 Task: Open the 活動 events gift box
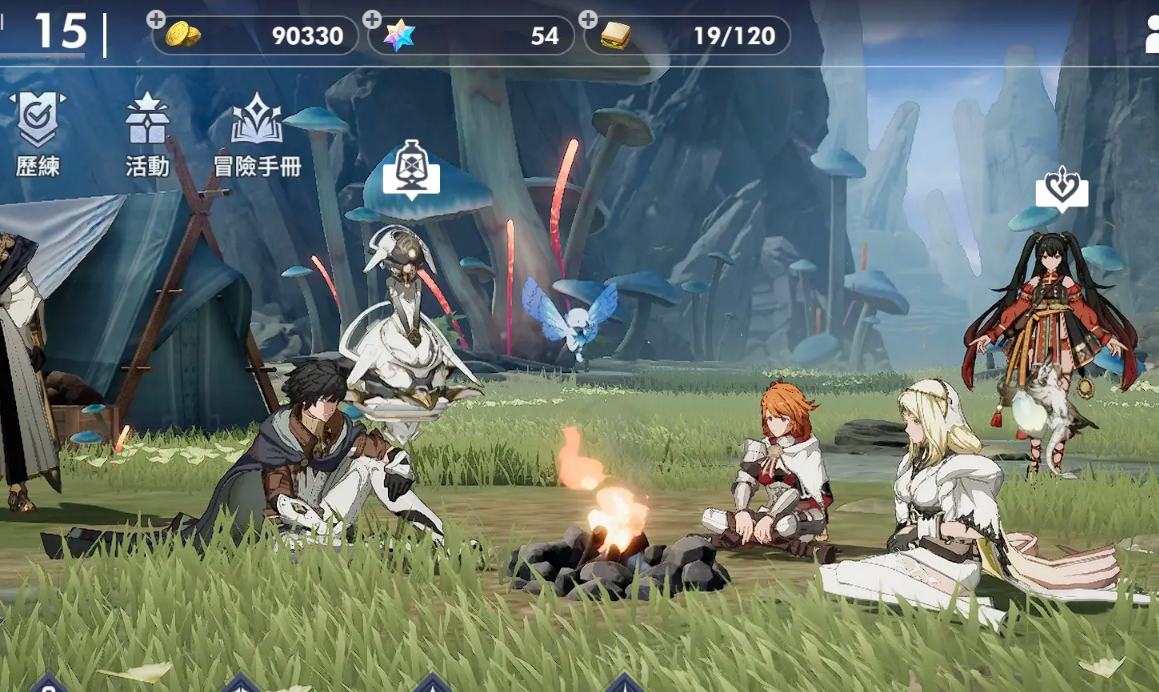[147, 133]
